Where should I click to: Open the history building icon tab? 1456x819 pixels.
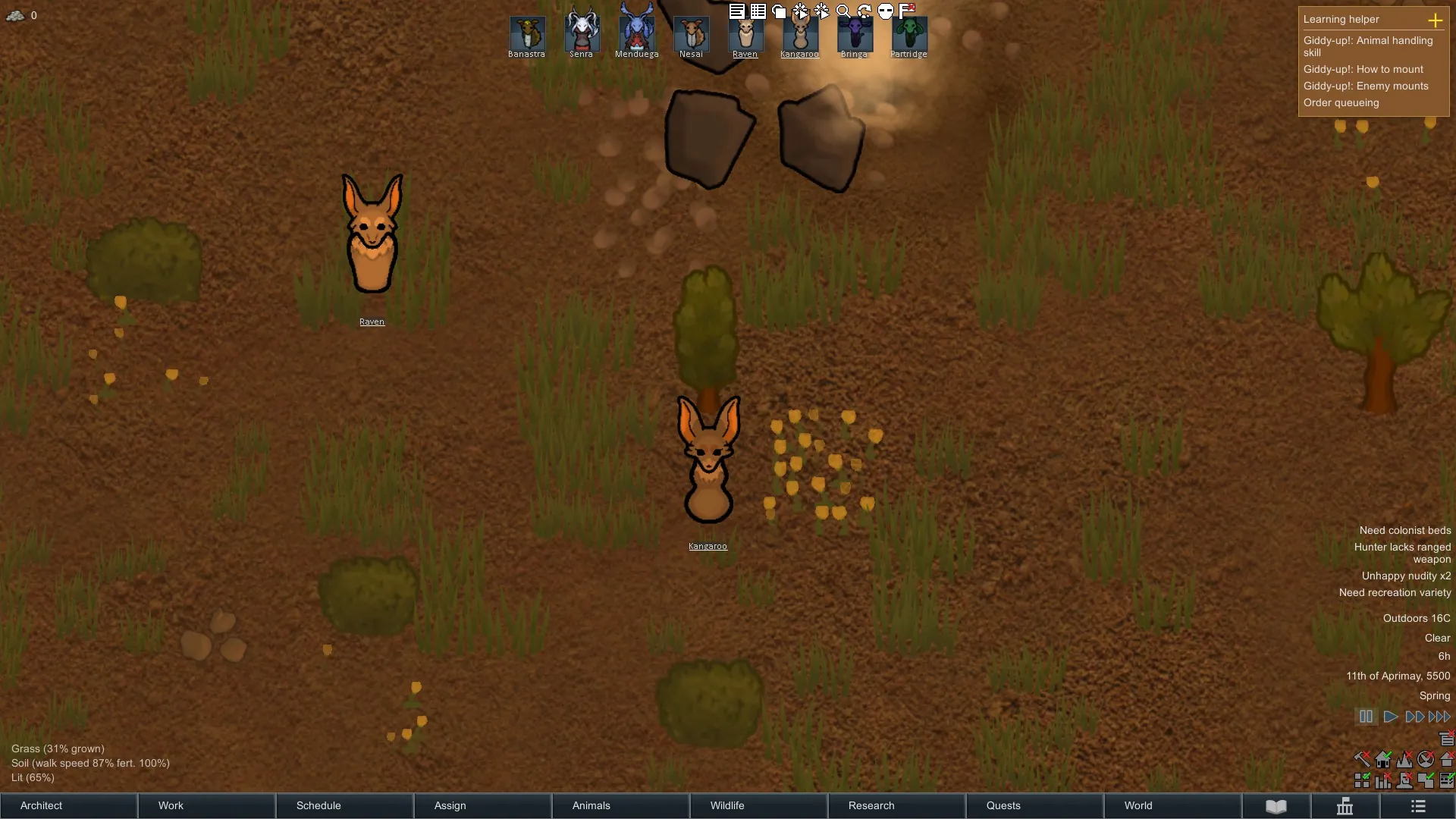tap(1345, 805)
